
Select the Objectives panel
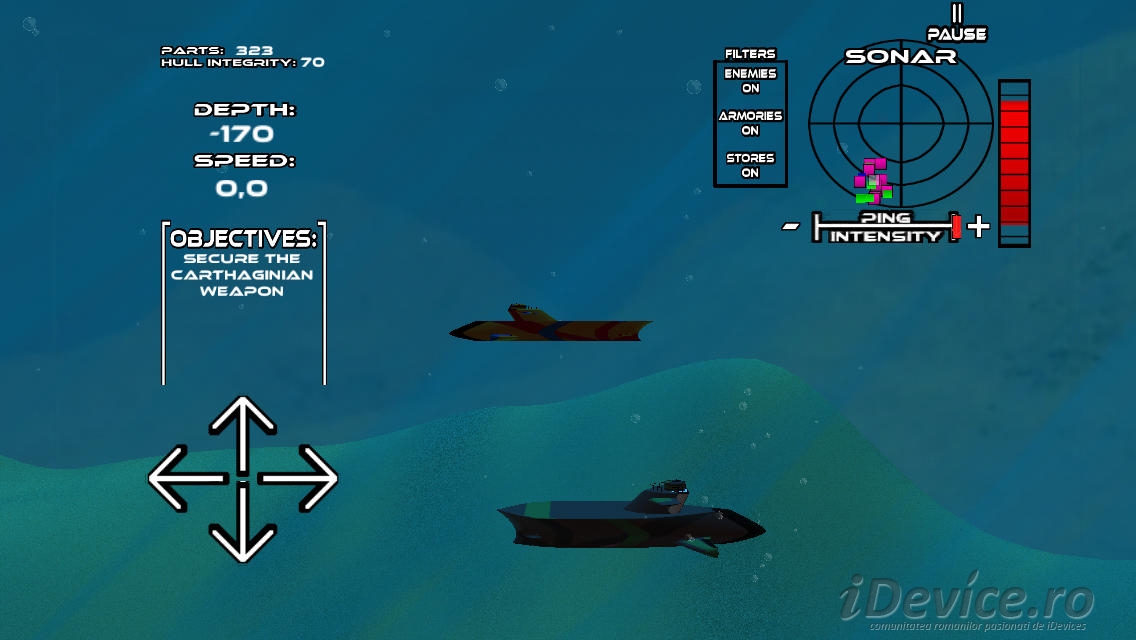click(x=243, y=300)
